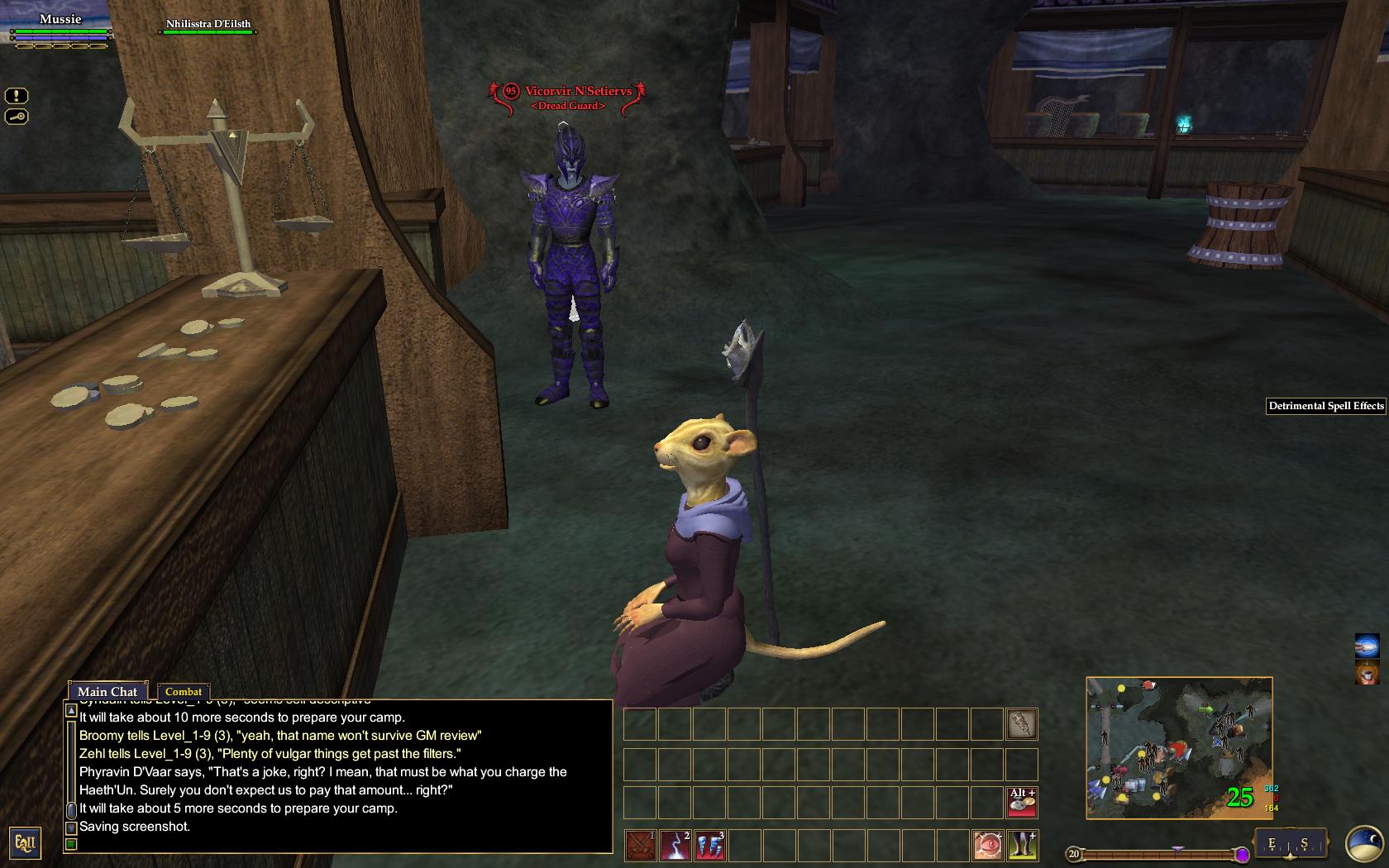Click the scroll item icon in the top hotbar row
Viewport: 1389px width, 868px height.
(1022, 724)
